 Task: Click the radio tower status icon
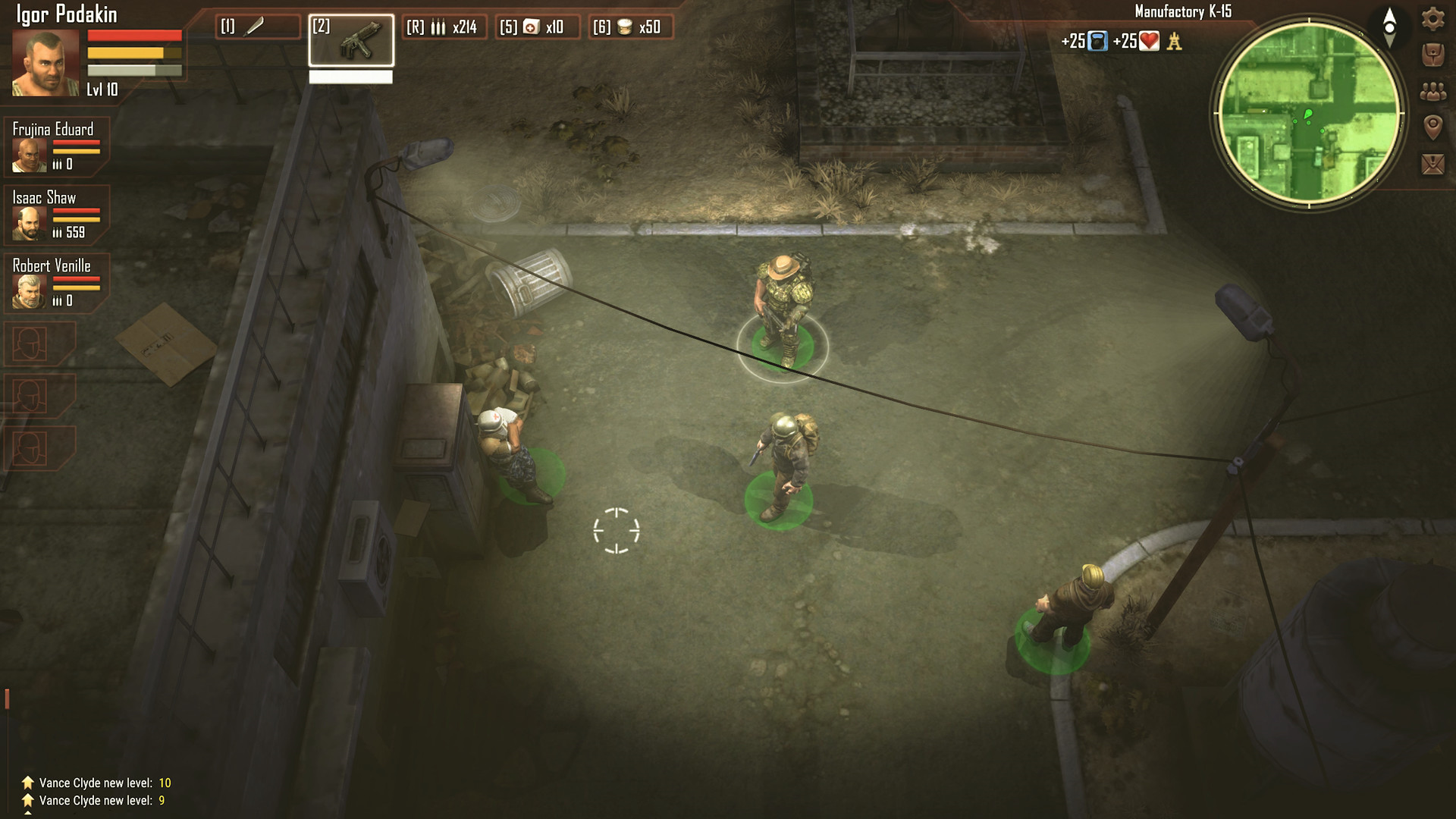click(x=1175, y=42)
